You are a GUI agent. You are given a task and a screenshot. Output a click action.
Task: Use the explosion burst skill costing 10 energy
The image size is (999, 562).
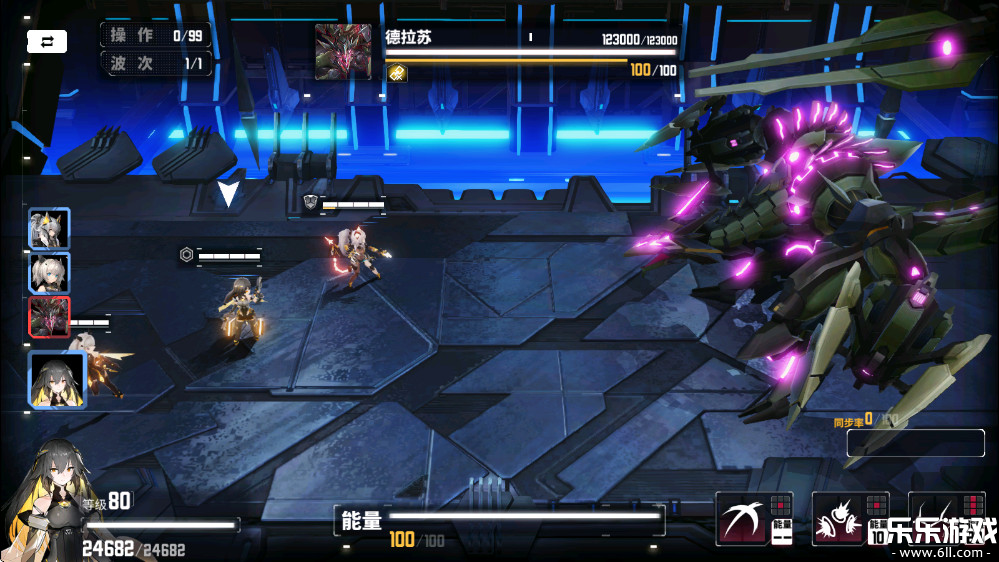(x=838, y=518)
